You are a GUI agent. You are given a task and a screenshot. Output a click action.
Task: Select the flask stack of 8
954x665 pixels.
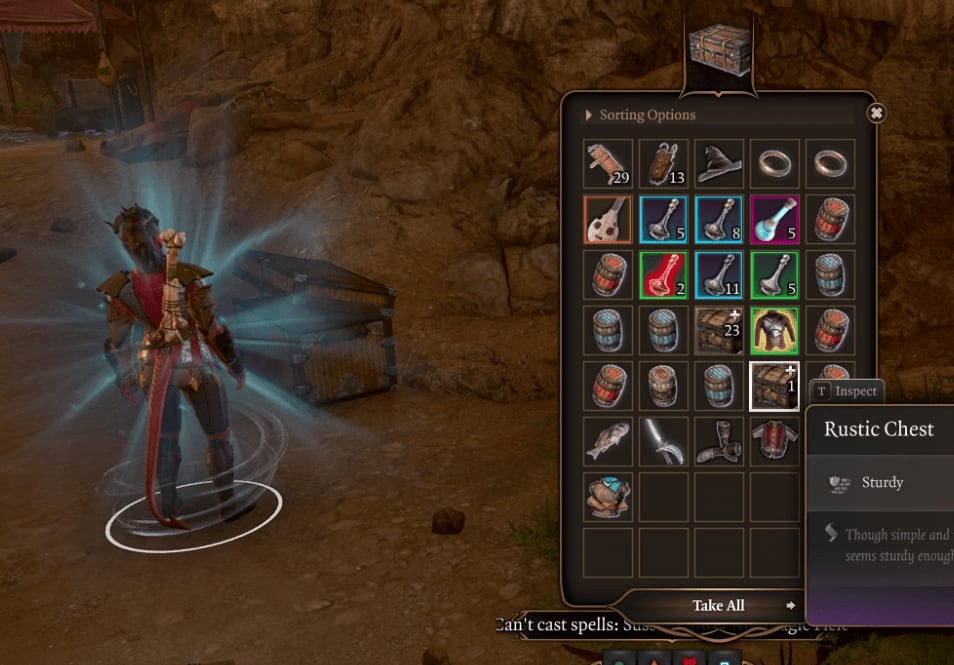(x=719, y=220)
